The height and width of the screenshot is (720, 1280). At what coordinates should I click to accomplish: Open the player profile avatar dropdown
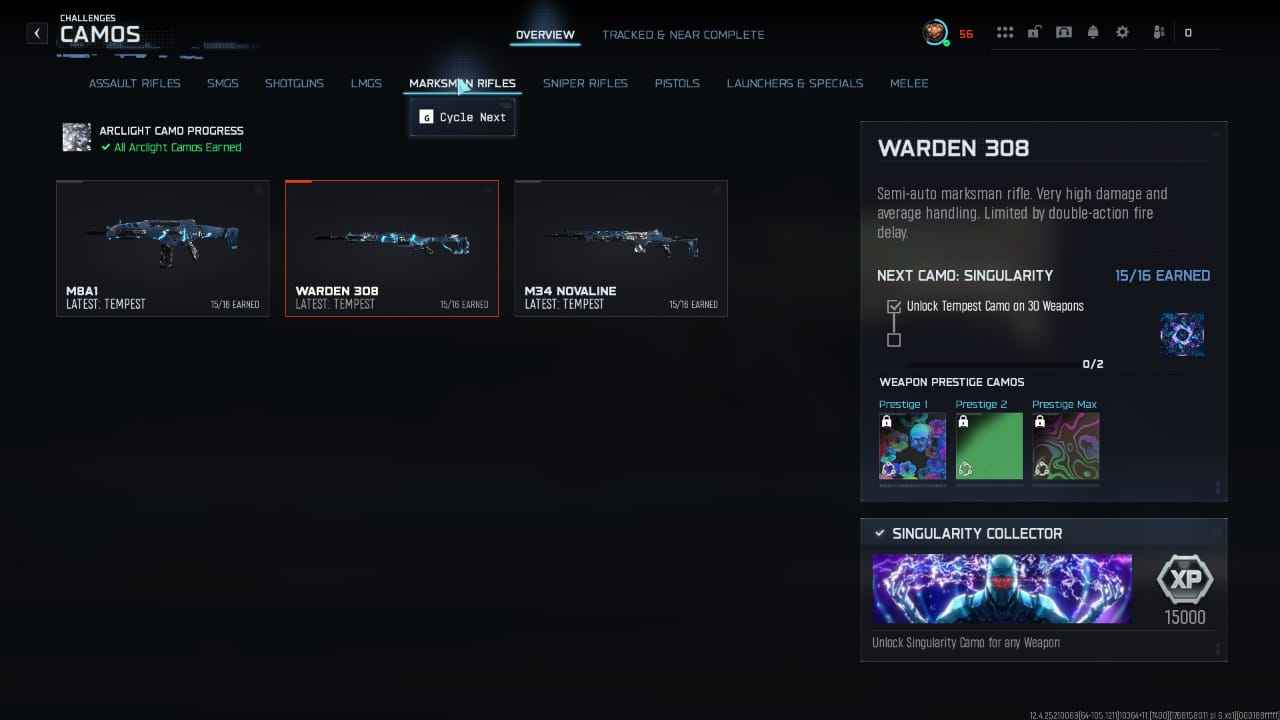tap(936, 31)
